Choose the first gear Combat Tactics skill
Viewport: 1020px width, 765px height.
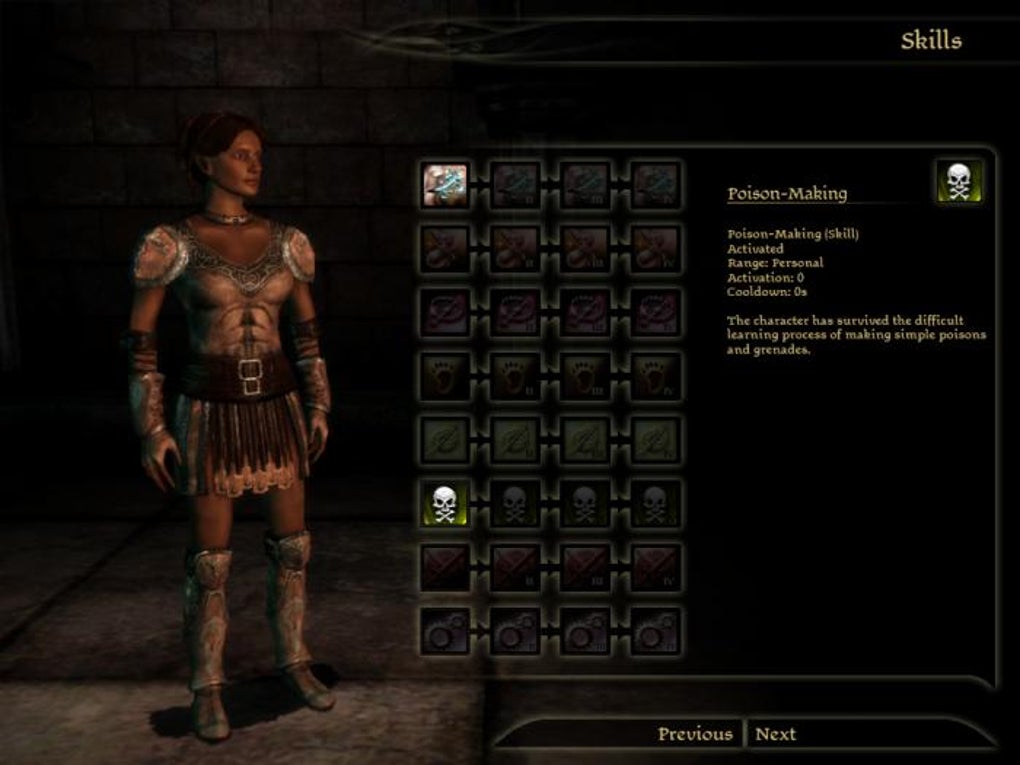[x=445, y=632]
